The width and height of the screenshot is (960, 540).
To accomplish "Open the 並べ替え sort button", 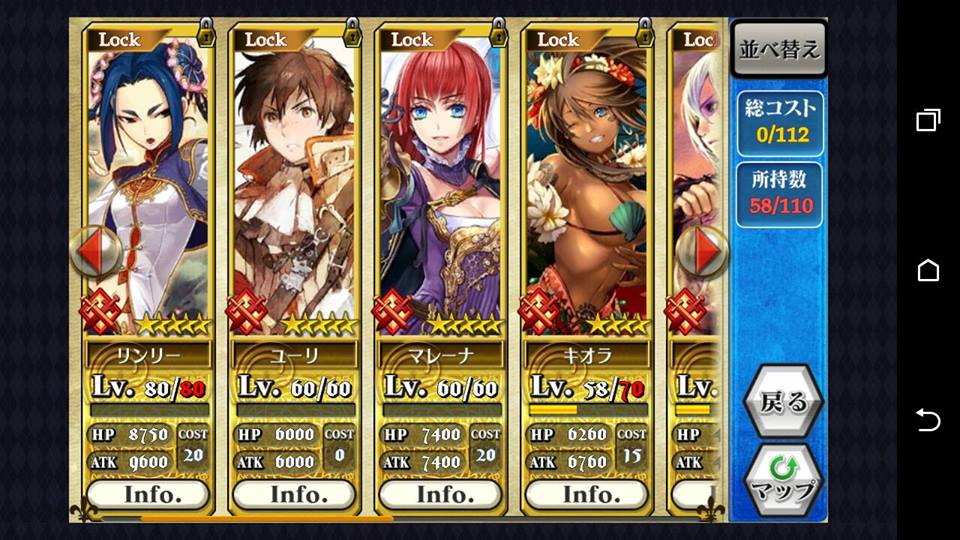I will pyautogui.click(x=779, y=49).
